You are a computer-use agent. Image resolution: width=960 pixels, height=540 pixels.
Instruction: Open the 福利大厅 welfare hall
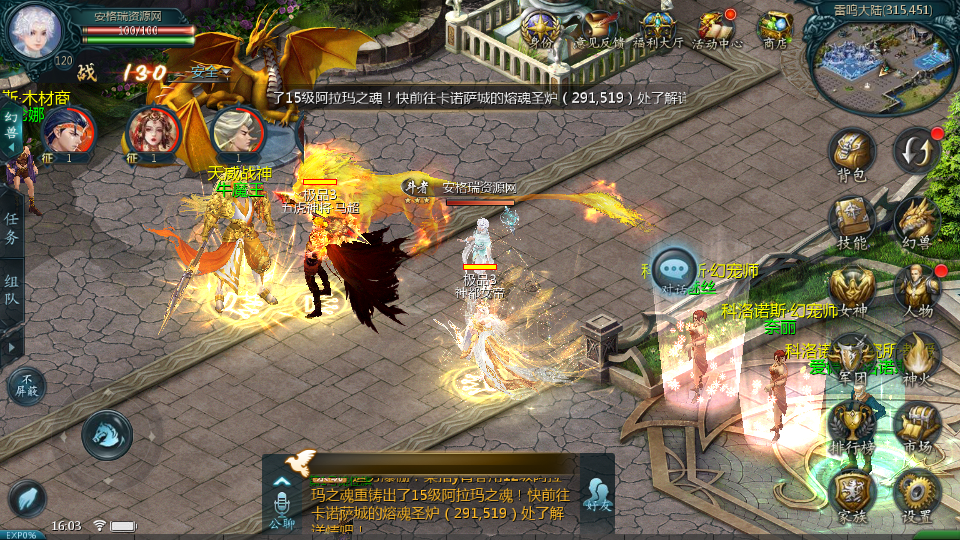(659, 28)
